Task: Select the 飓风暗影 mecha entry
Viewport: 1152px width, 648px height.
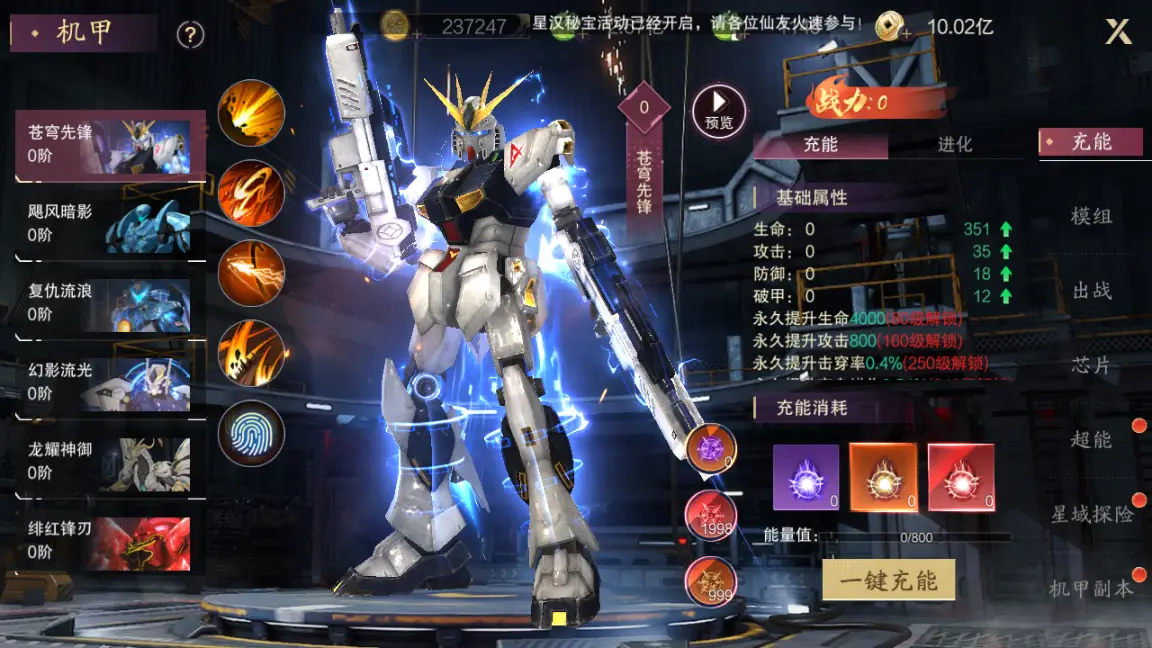Action: 110,224
